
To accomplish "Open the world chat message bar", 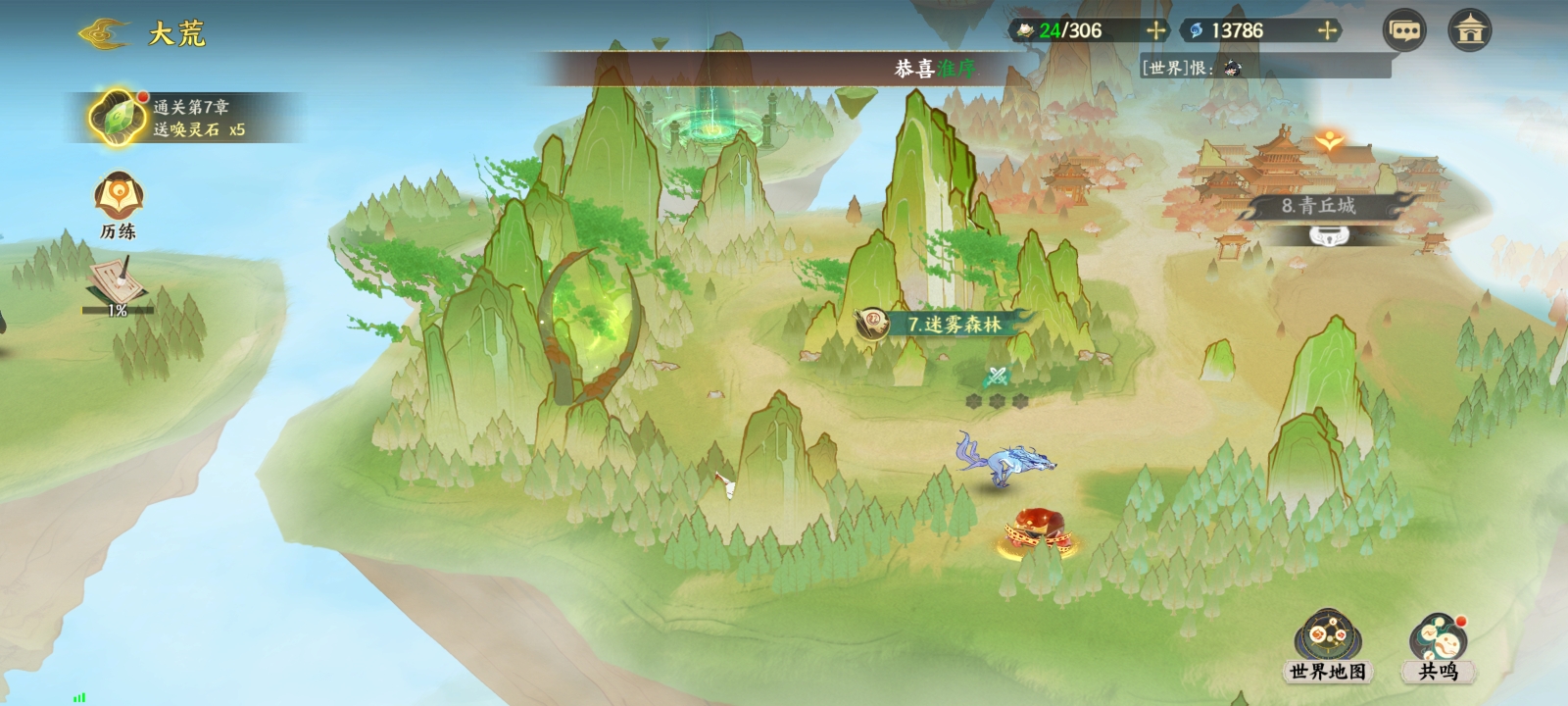I will point(1264,67).
